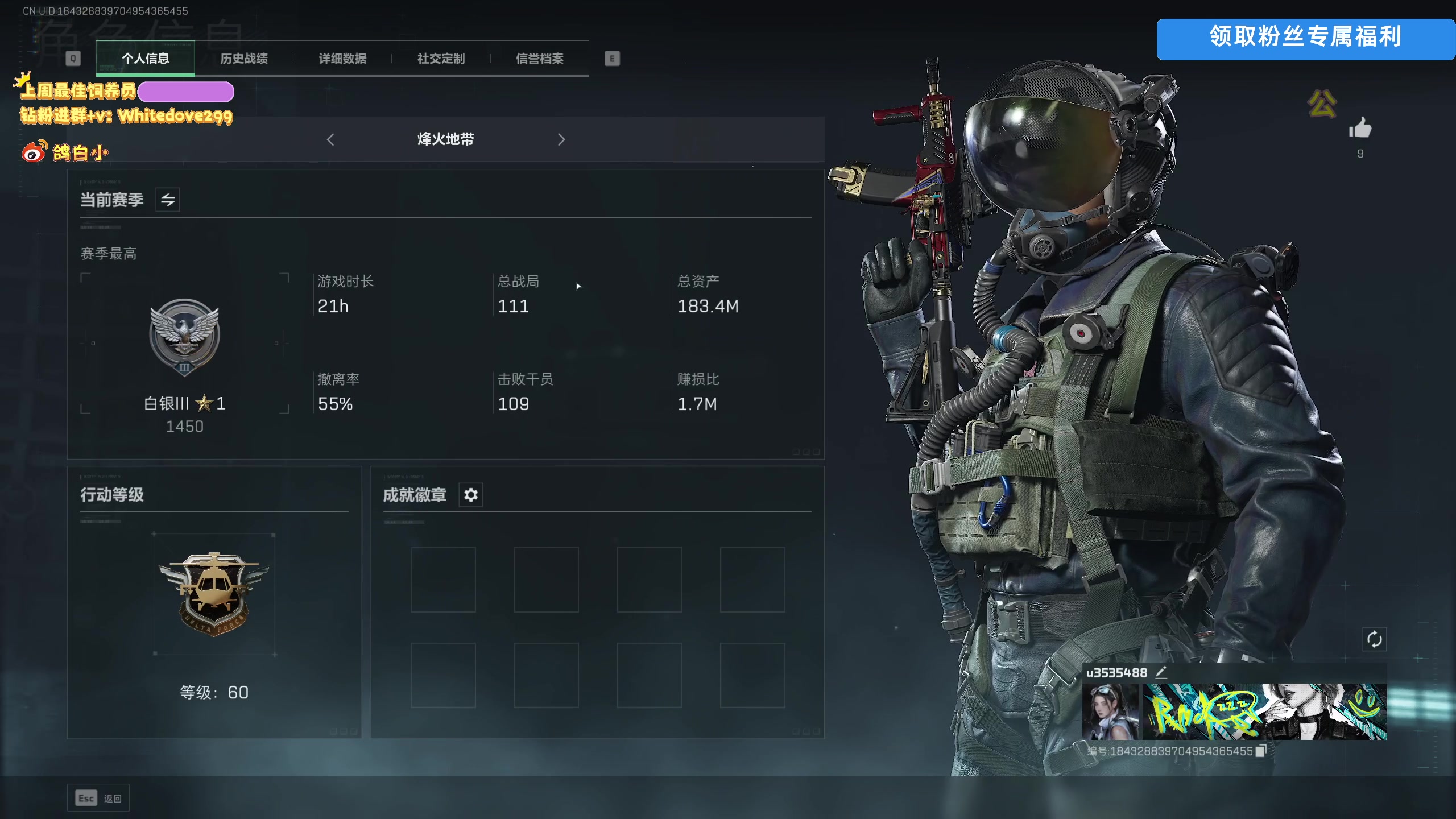Click the left arrow beside 烽火地带

tap(330, 139)
